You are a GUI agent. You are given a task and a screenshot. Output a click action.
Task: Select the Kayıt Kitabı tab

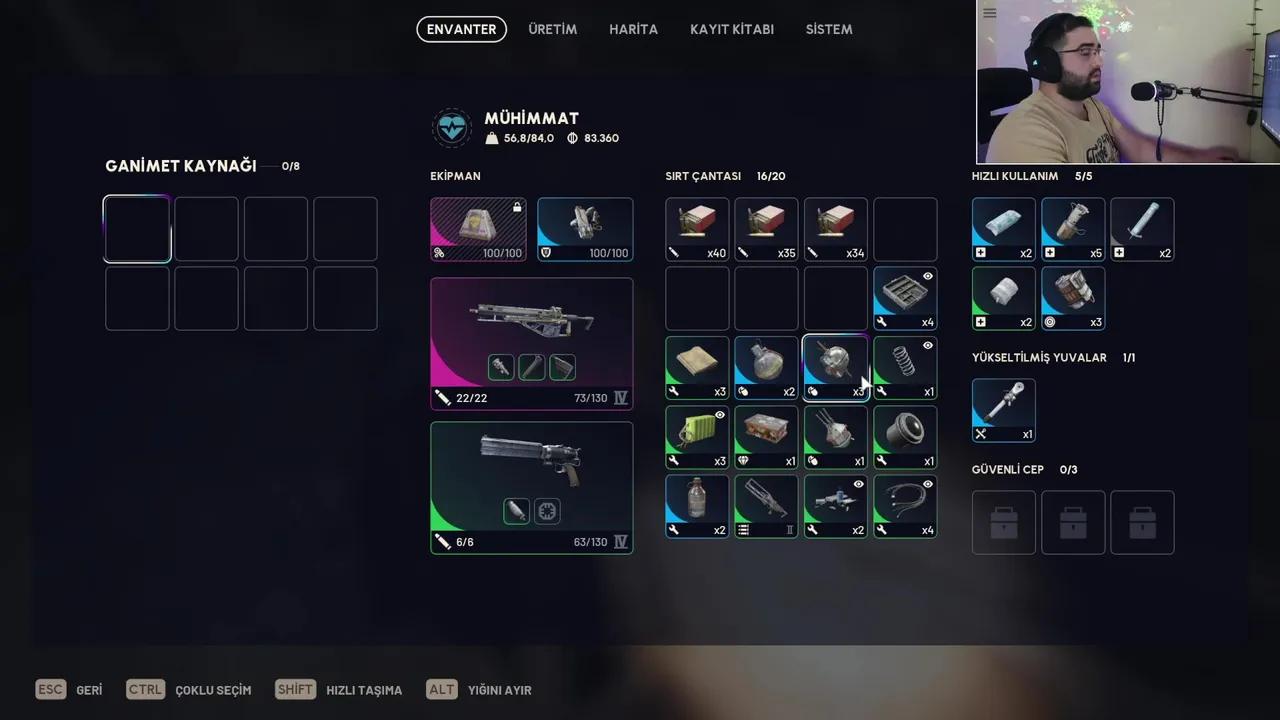tap(731, 29)
